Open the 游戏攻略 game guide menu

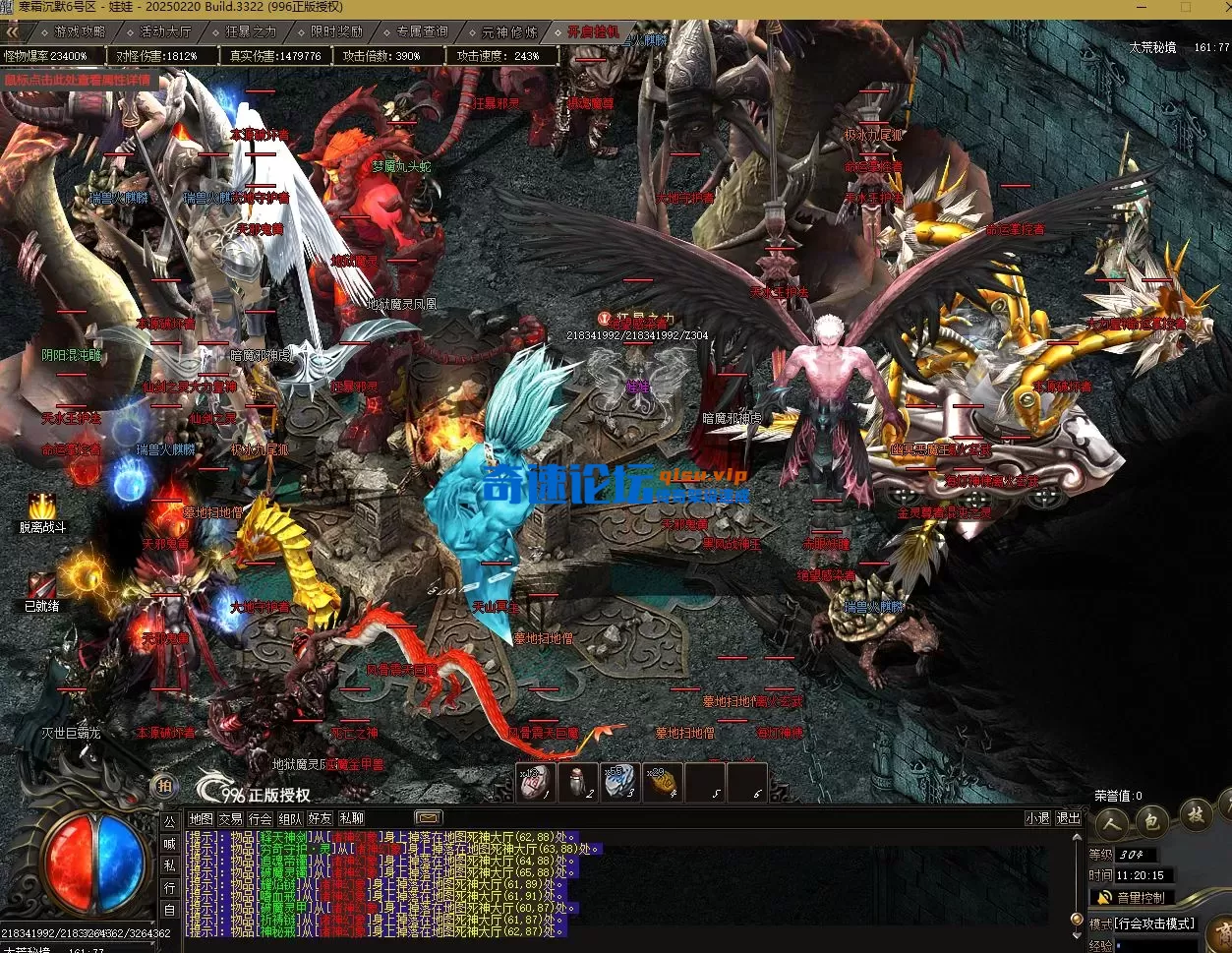tap(80, 32)
